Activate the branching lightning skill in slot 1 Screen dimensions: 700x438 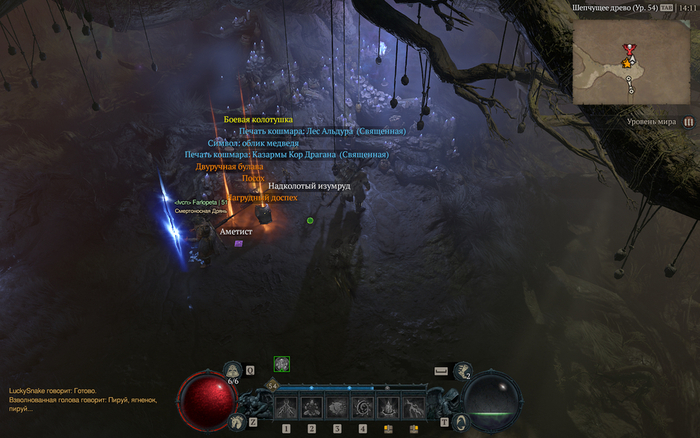286,407
